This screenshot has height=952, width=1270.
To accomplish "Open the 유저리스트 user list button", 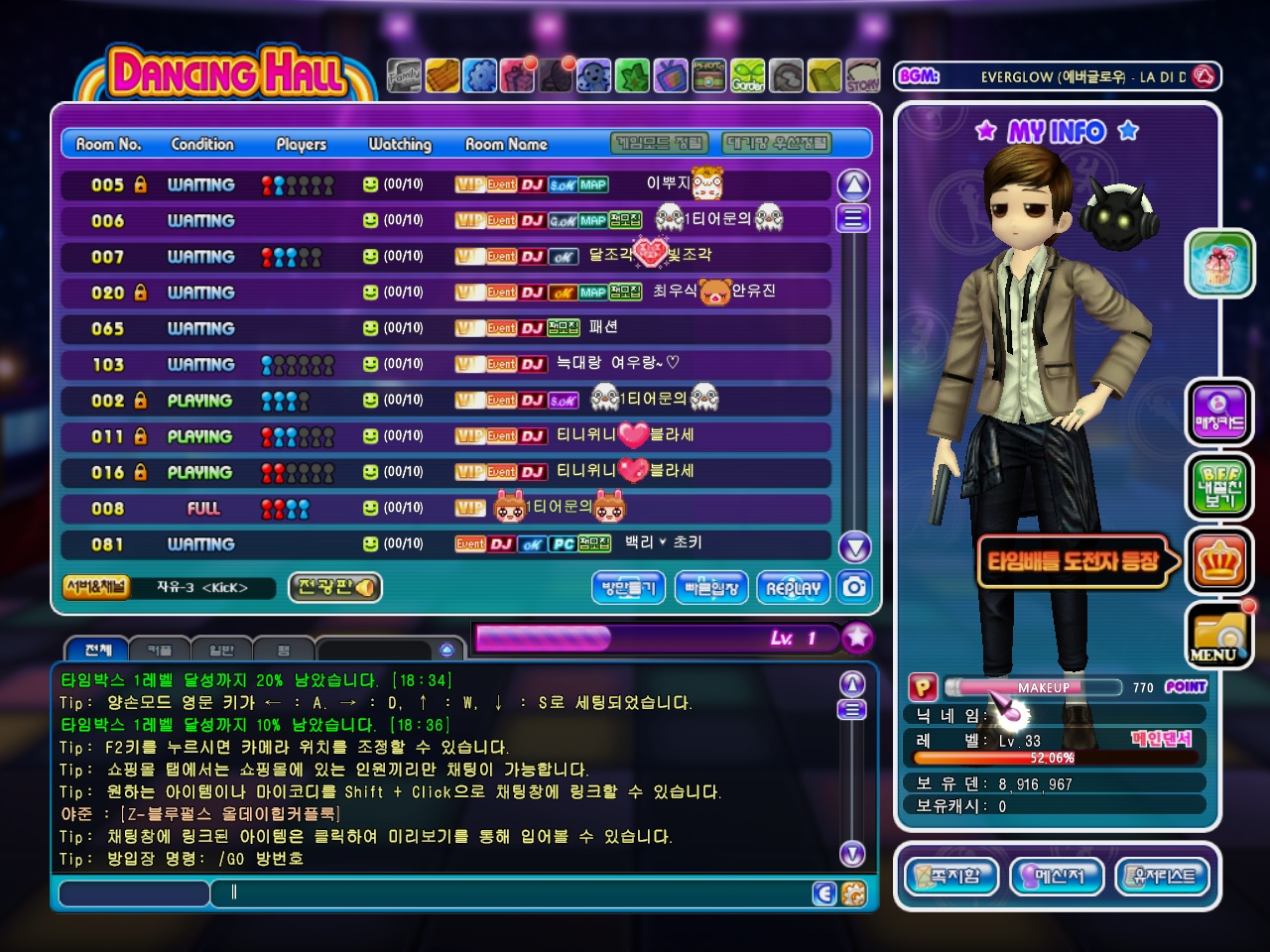I will point(1164,876).
